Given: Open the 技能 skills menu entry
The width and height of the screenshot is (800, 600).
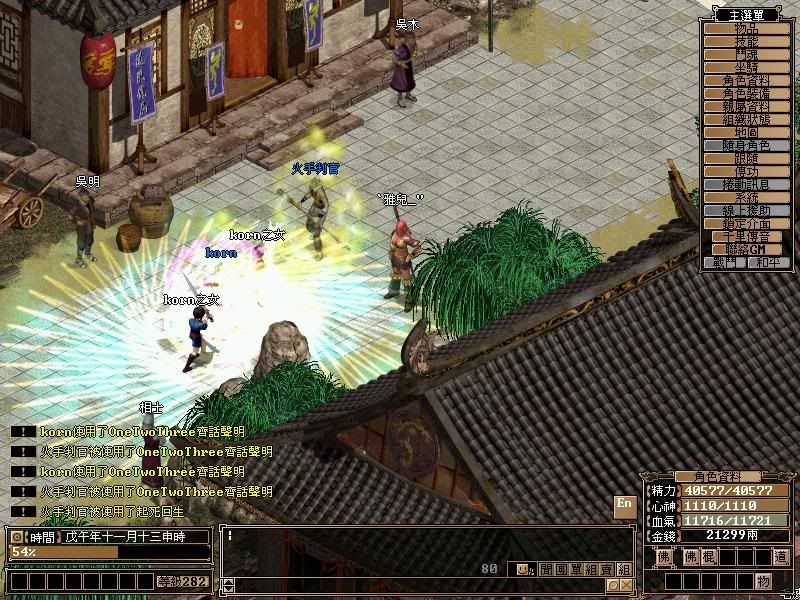Looking at the screenshot, I should tap(747, 42).
